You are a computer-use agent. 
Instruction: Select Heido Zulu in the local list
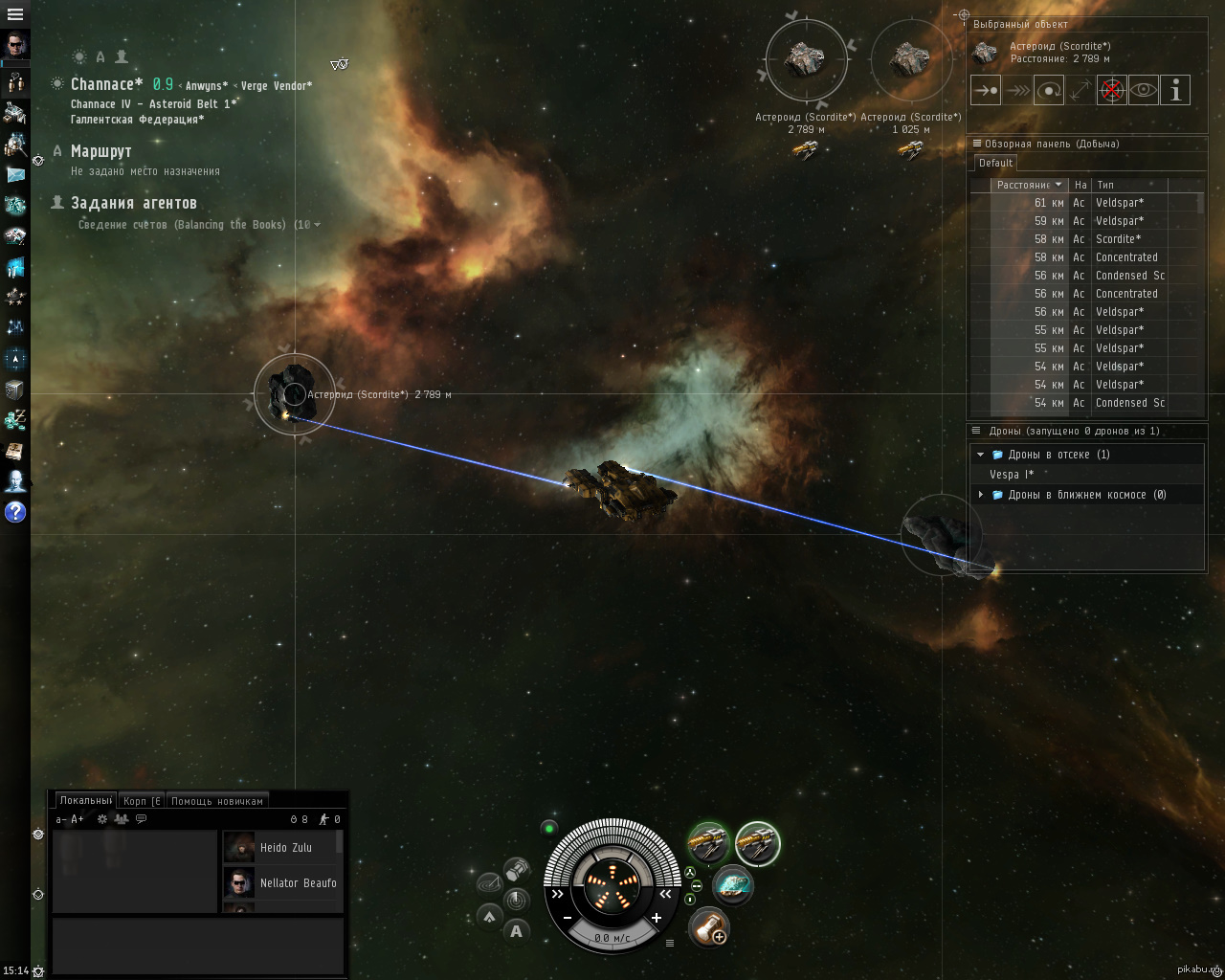point(285,848)
